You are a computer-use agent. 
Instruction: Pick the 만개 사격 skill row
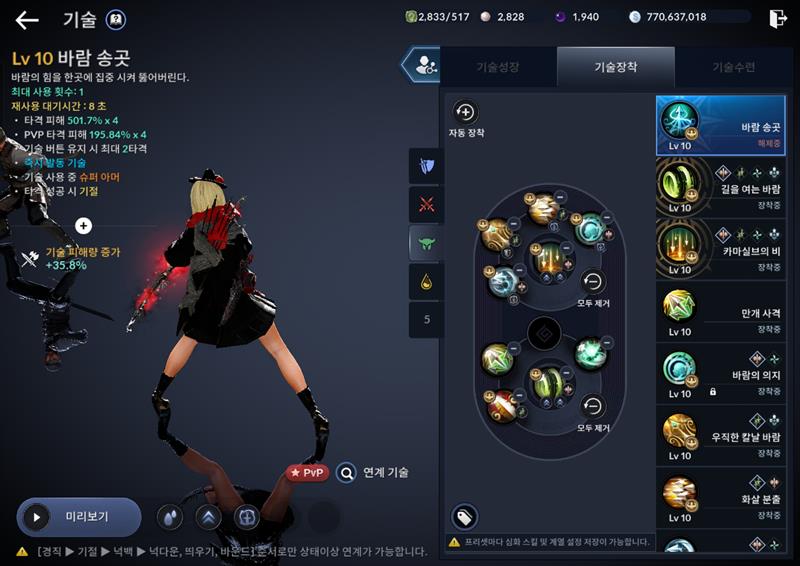720,312
